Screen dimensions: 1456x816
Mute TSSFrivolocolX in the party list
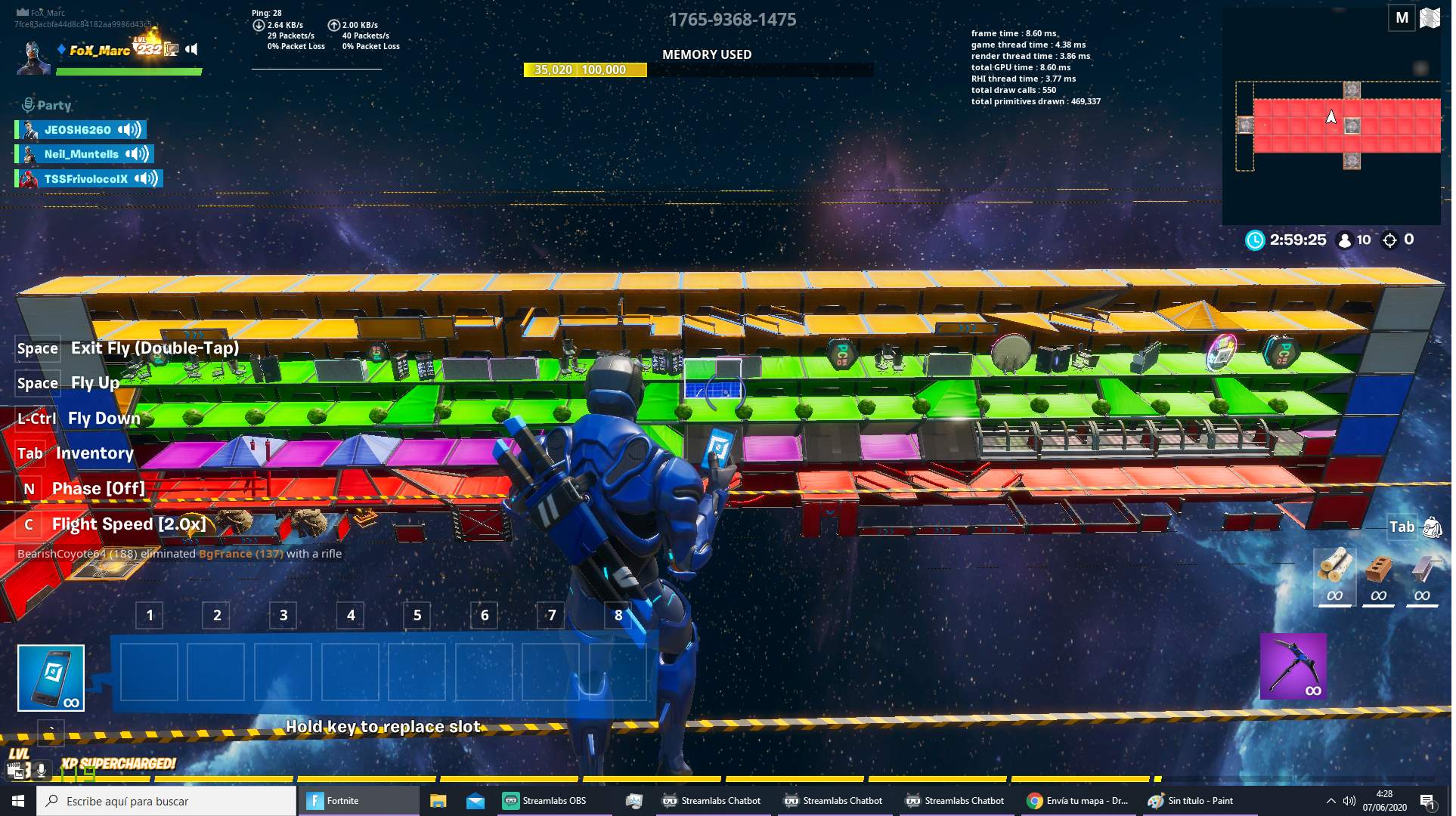point(144,179)
